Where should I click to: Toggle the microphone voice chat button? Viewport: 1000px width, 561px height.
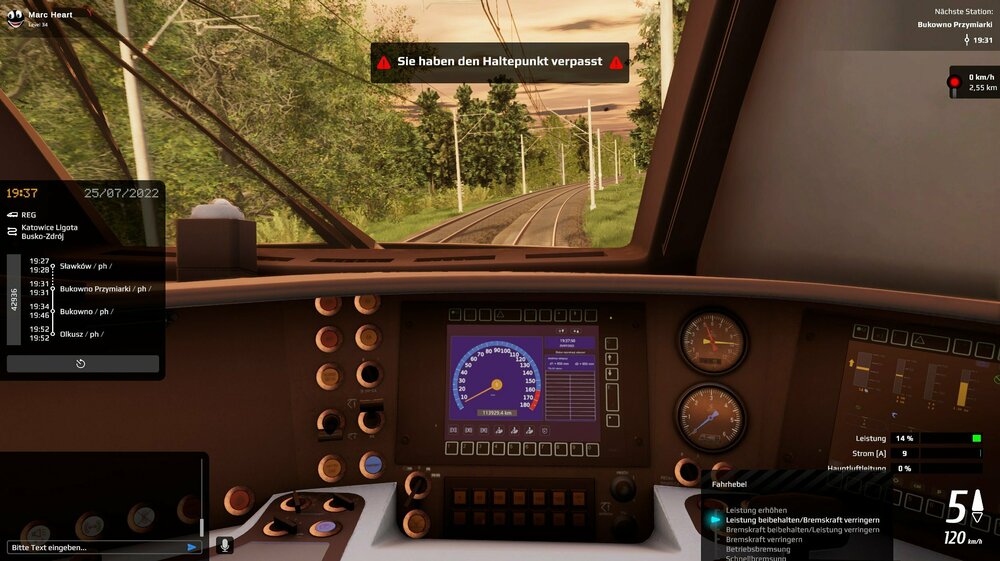click(x=224, y=545)
